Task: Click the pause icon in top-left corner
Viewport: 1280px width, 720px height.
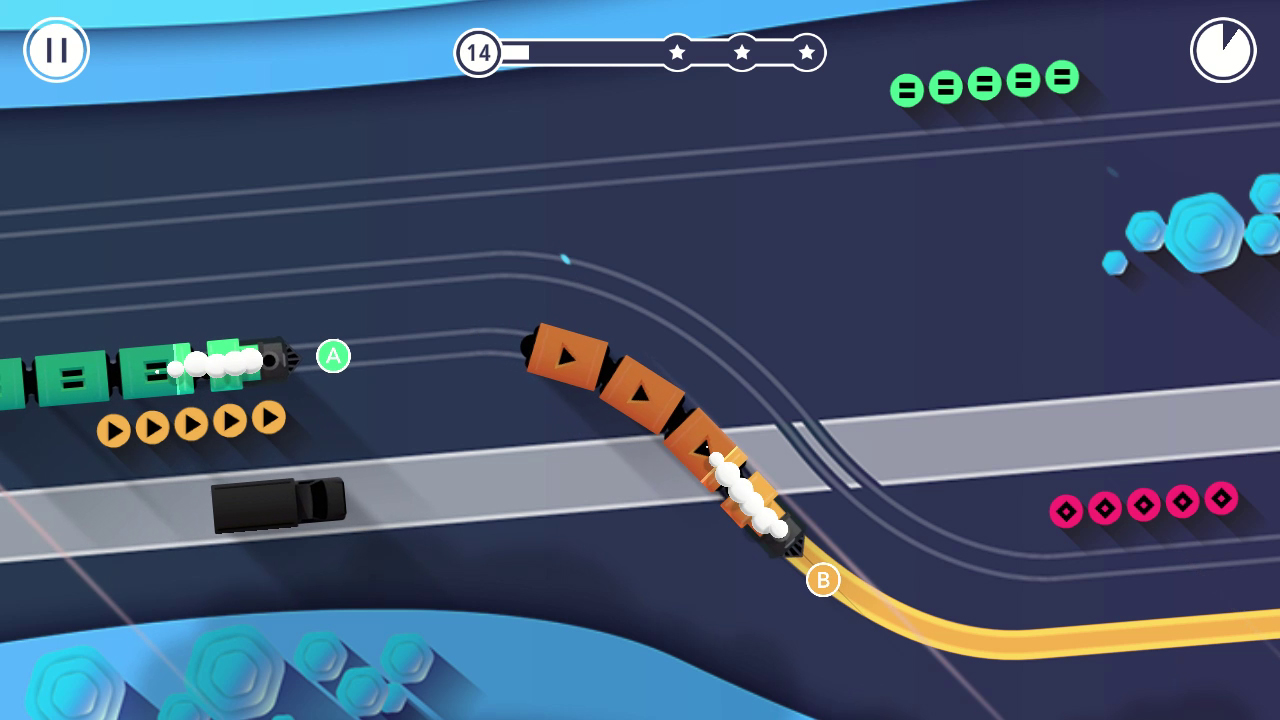Action: [56, 48]
